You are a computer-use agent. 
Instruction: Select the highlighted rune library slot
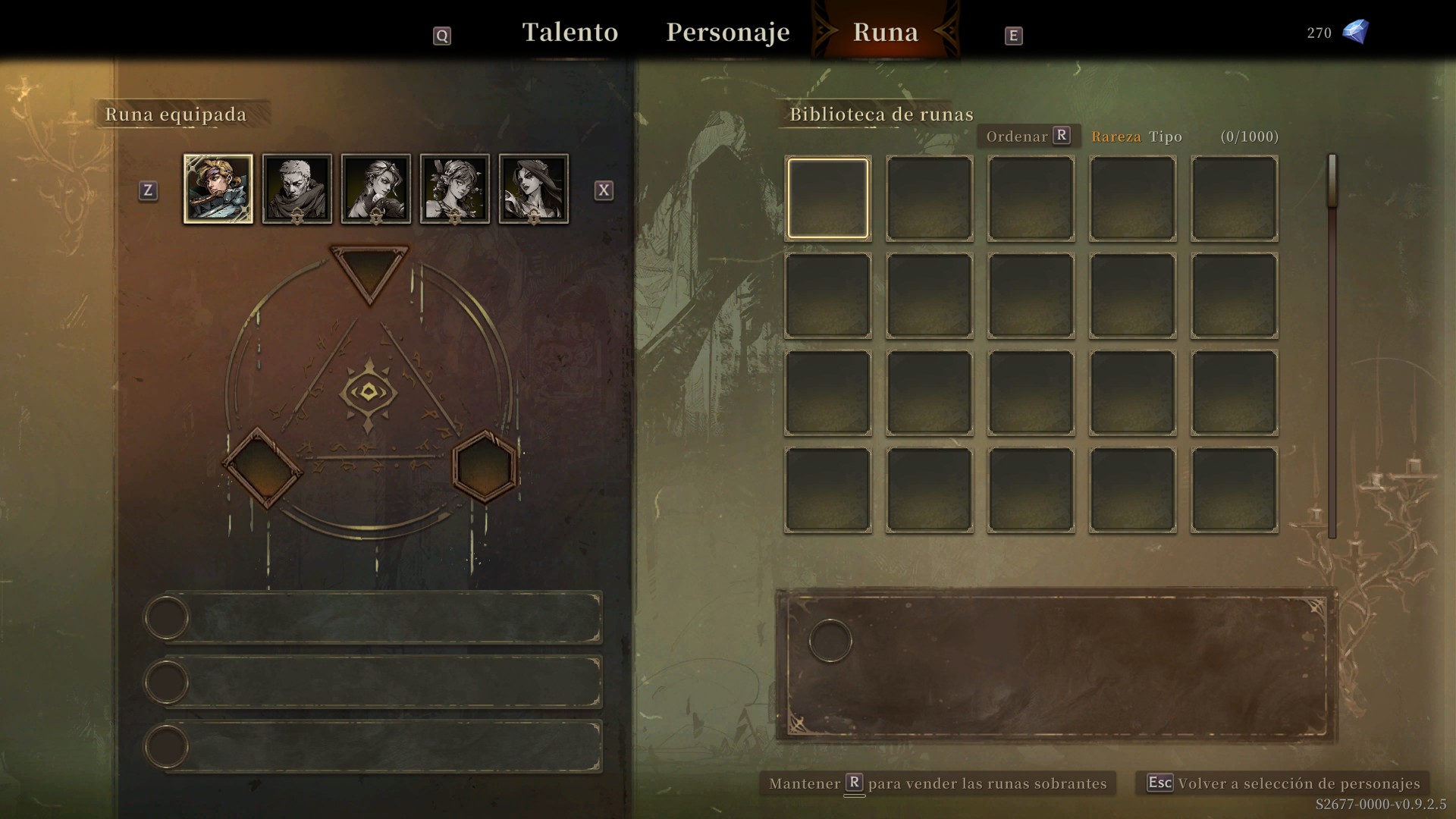pos(827,198)
